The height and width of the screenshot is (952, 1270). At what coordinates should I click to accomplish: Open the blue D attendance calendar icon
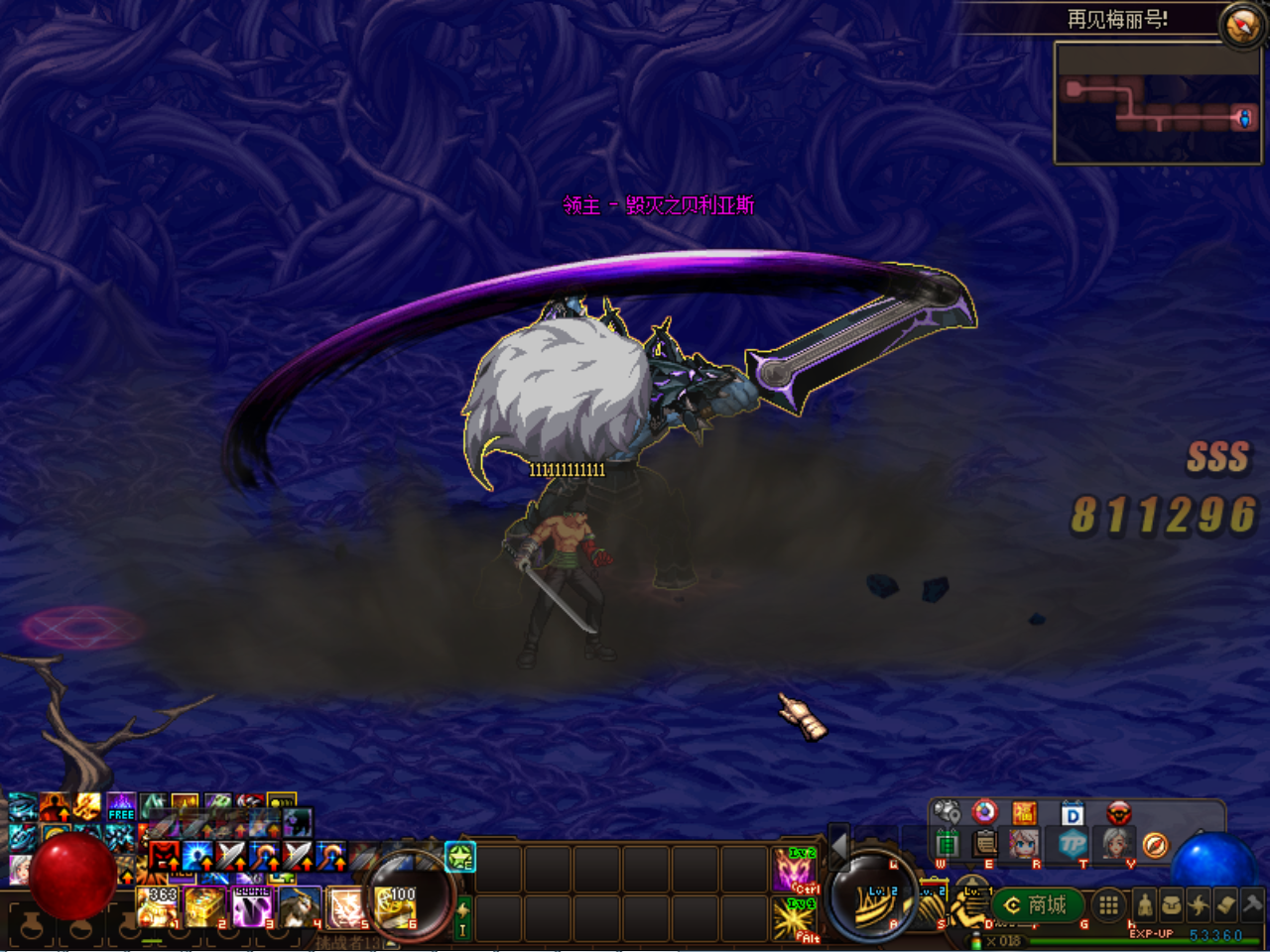point(1072,812)
